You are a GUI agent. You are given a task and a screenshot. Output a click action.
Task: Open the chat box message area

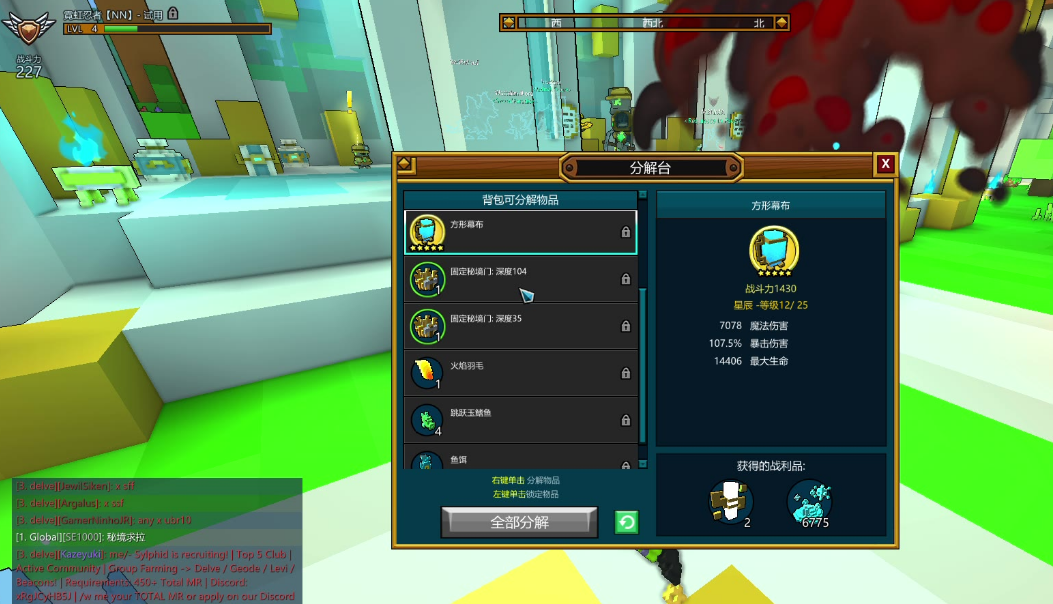156,540
